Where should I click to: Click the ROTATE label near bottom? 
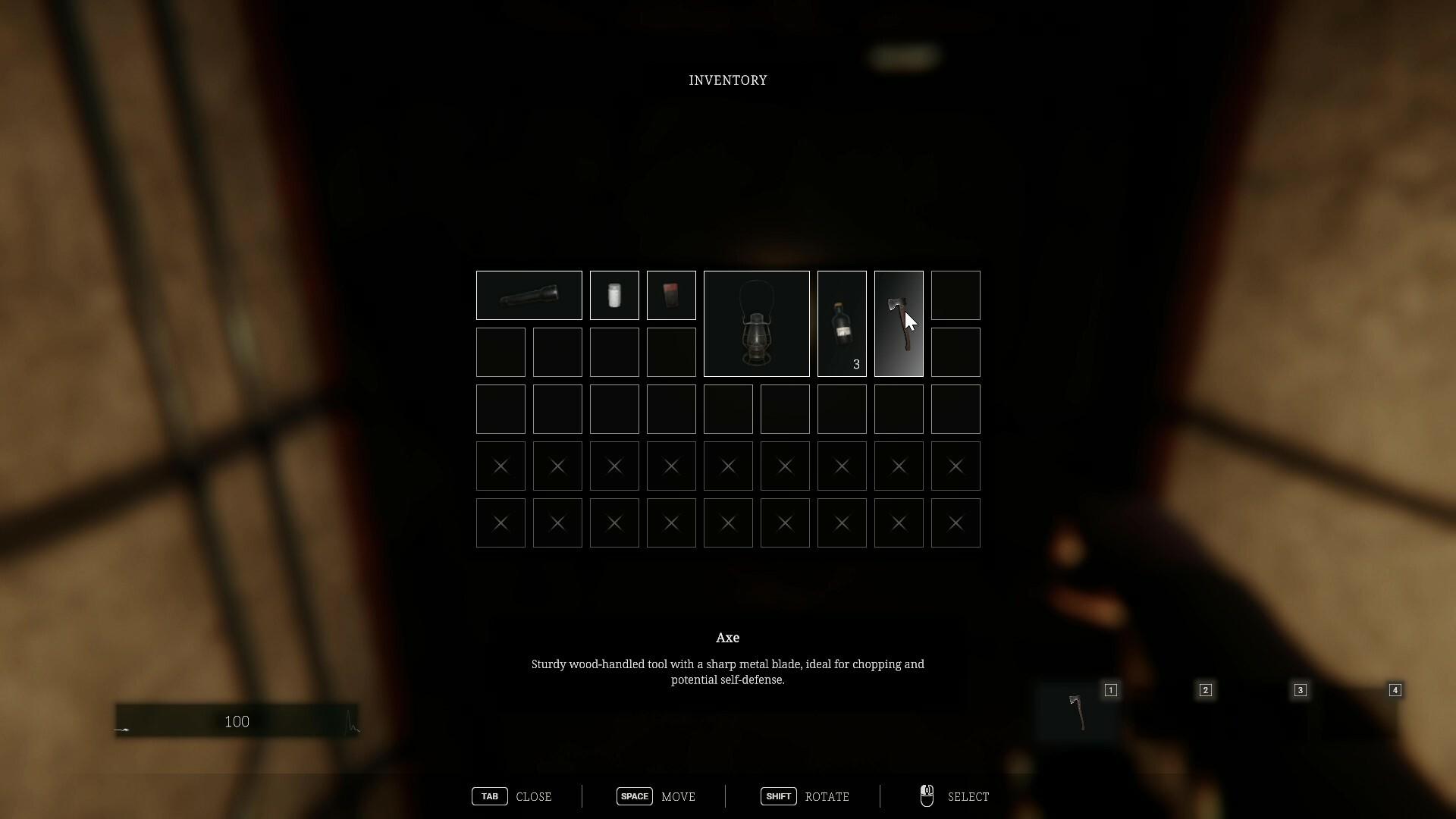827,796
